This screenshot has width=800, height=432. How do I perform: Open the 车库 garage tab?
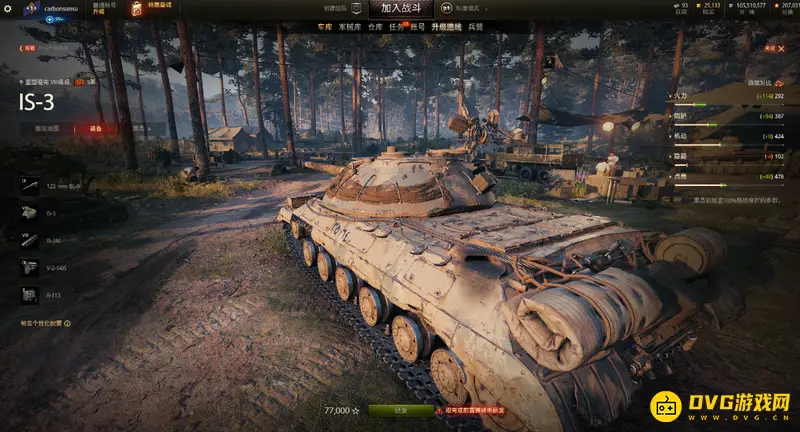click(x=324, y=27)
